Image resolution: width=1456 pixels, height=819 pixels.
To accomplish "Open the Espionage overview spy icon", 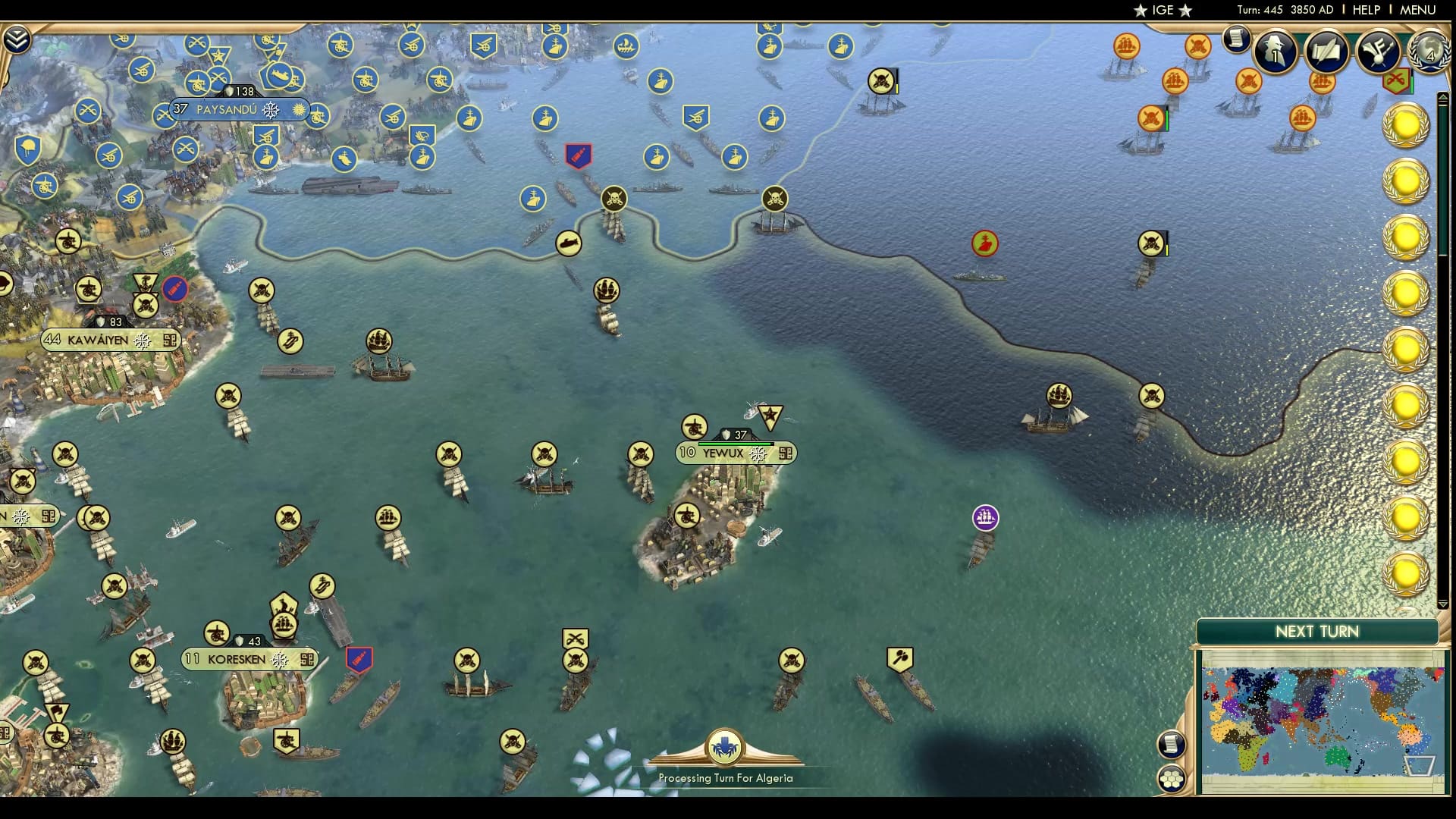I will 1275,52.
